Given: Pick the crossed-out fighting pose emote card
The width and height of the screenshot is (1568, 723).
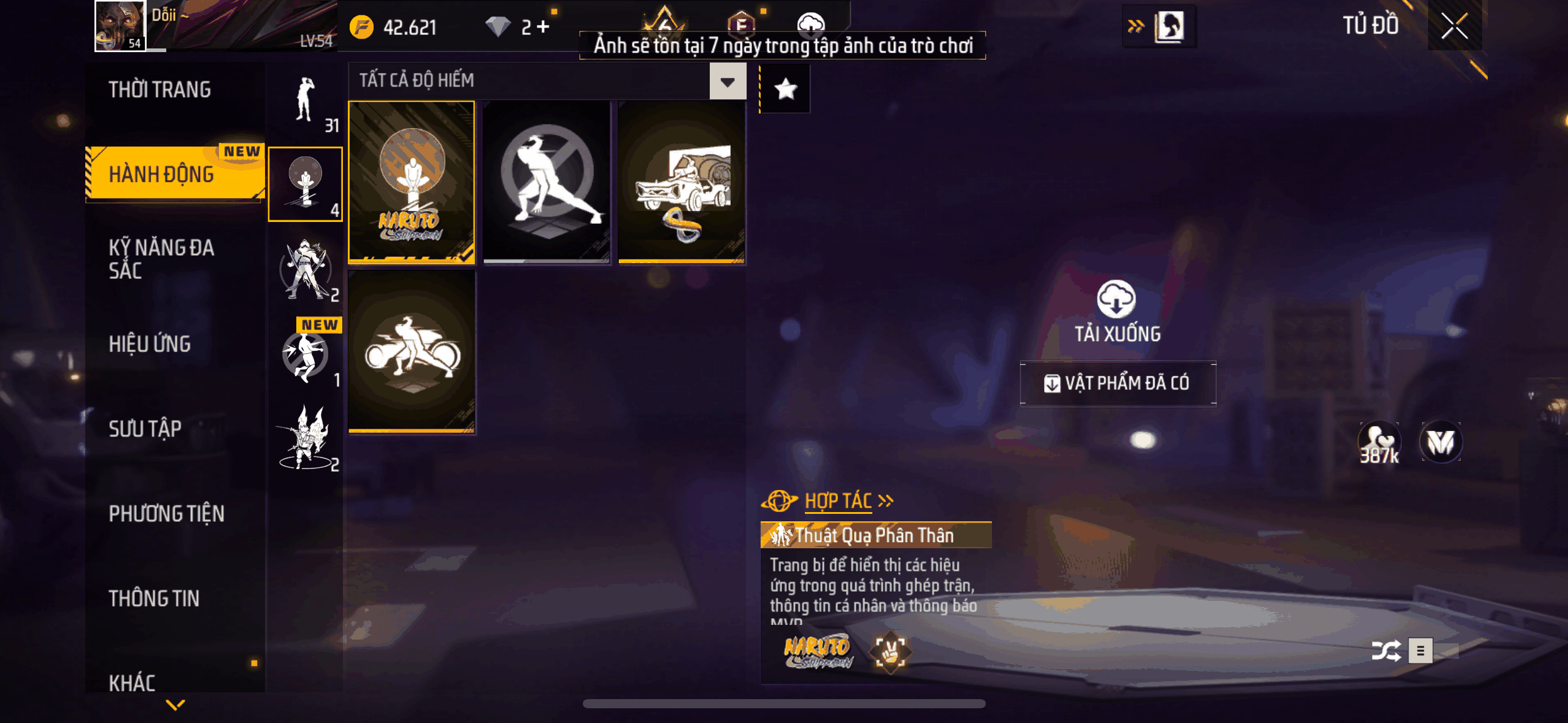Looking at the screenshot, I should tap(547, 182).
